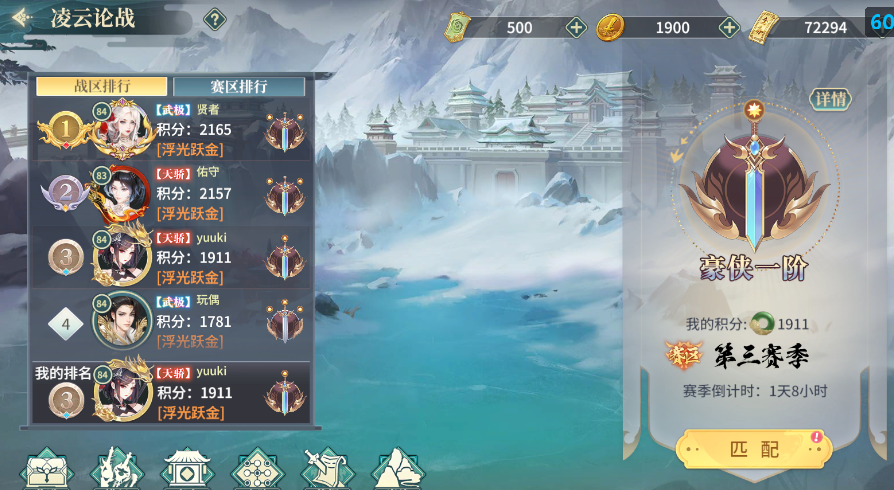The image size is (894, 490).
Task: Open the 详情 rank details
Action: tap(829, 99)
